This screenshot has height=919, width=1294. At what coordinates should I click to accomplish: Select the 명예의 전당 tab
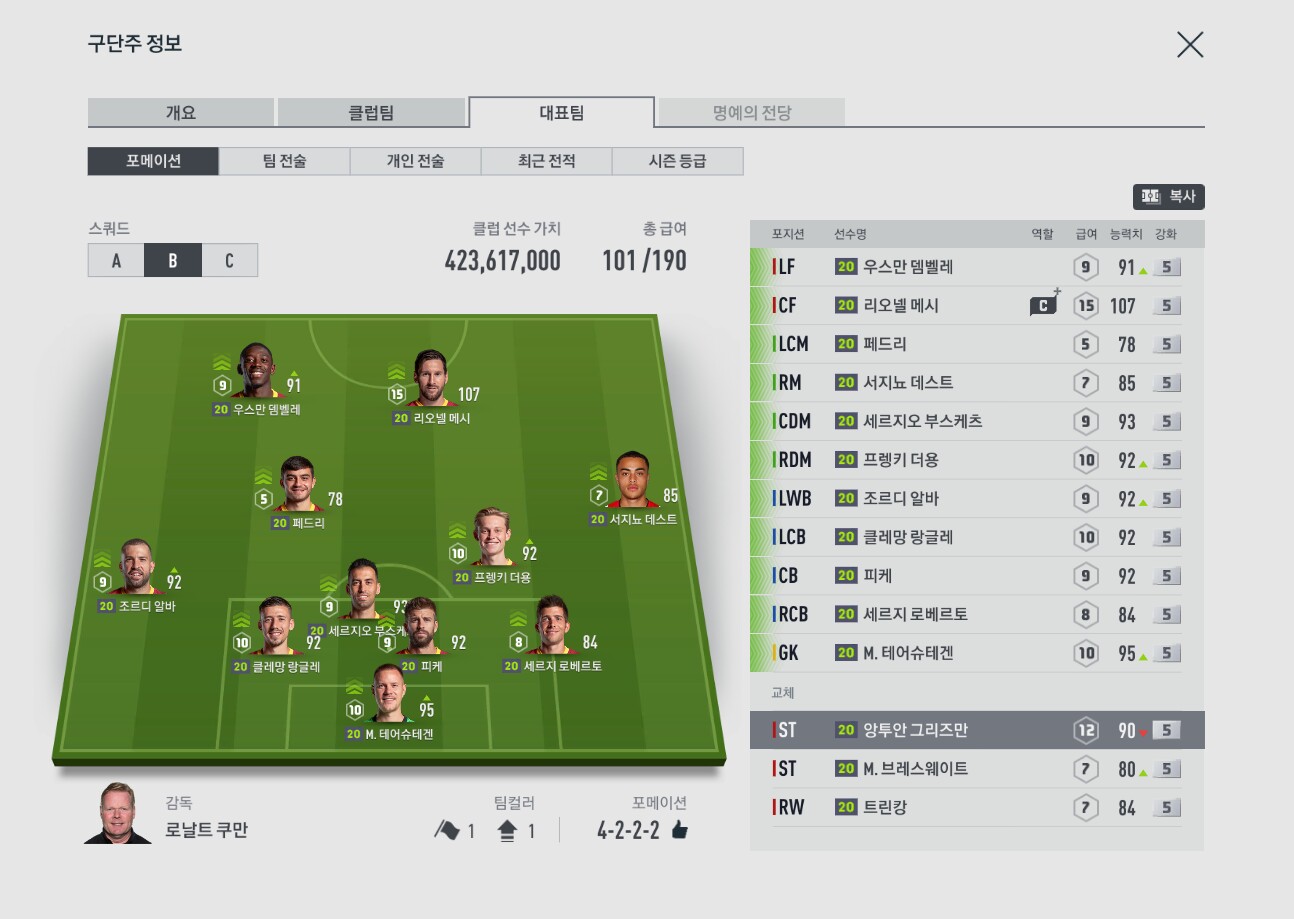751,113
